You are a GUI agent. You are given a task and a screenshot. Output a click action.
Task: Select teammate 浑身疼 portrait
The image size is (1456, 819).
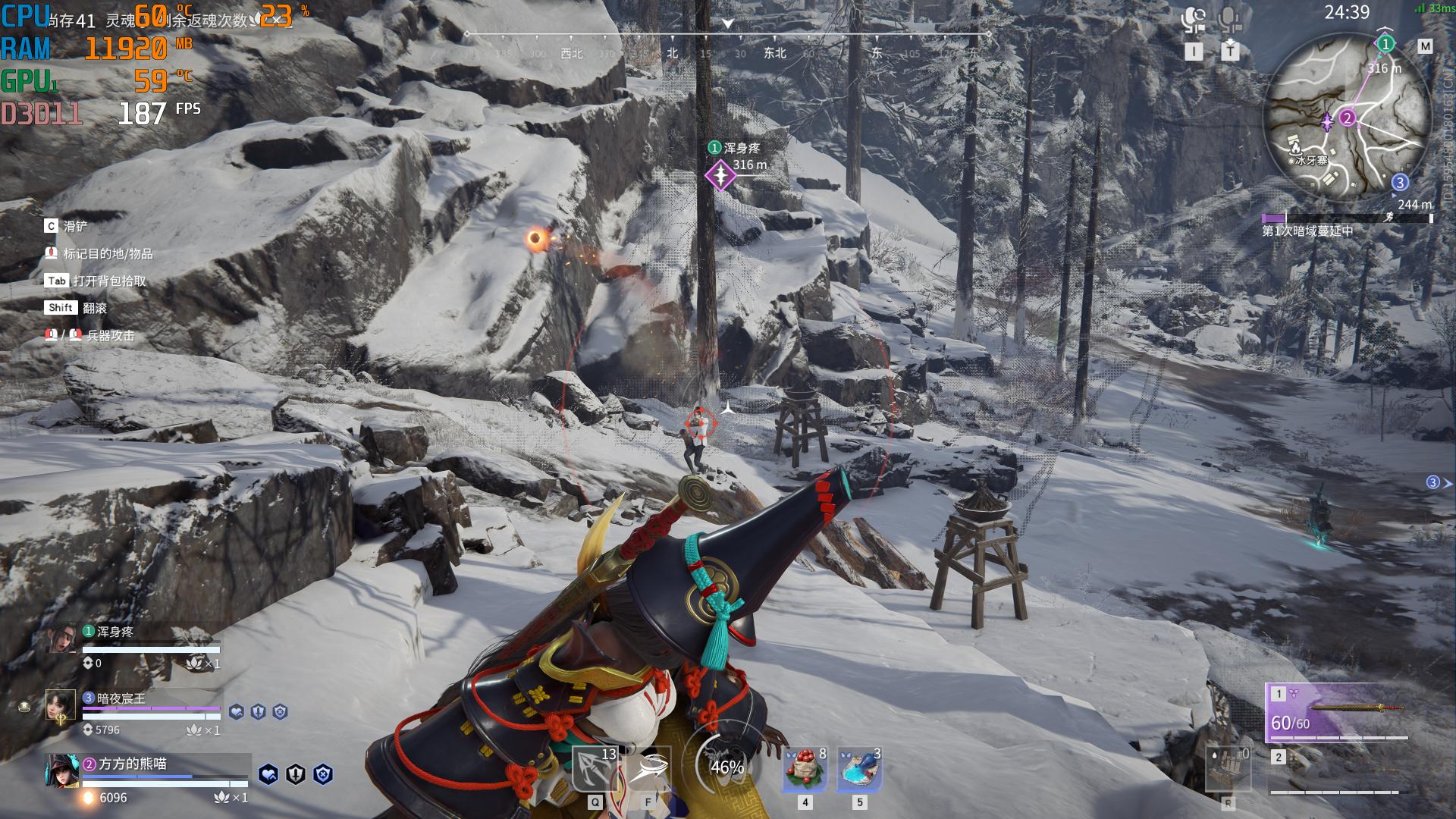[x=62, y=639]
